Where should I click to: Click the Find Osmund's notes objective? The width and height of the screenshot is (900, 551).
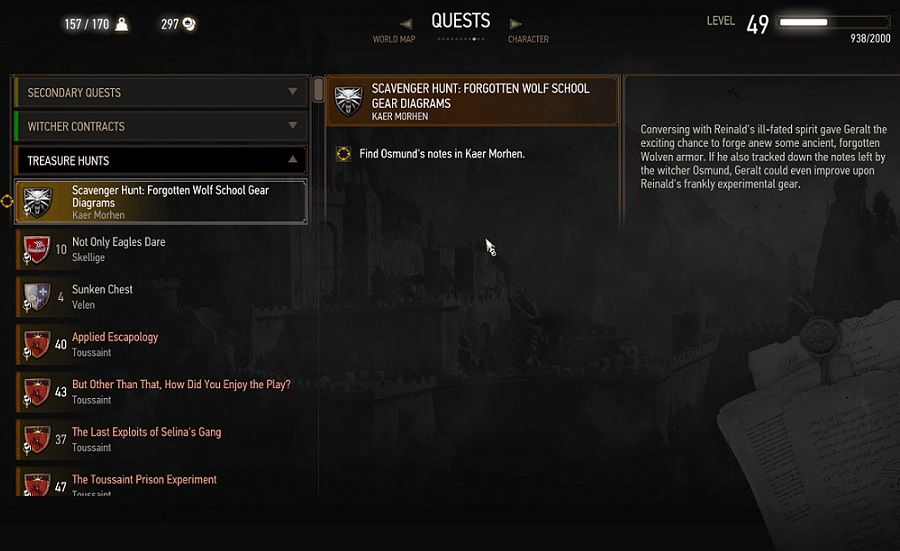pos(441,154)
